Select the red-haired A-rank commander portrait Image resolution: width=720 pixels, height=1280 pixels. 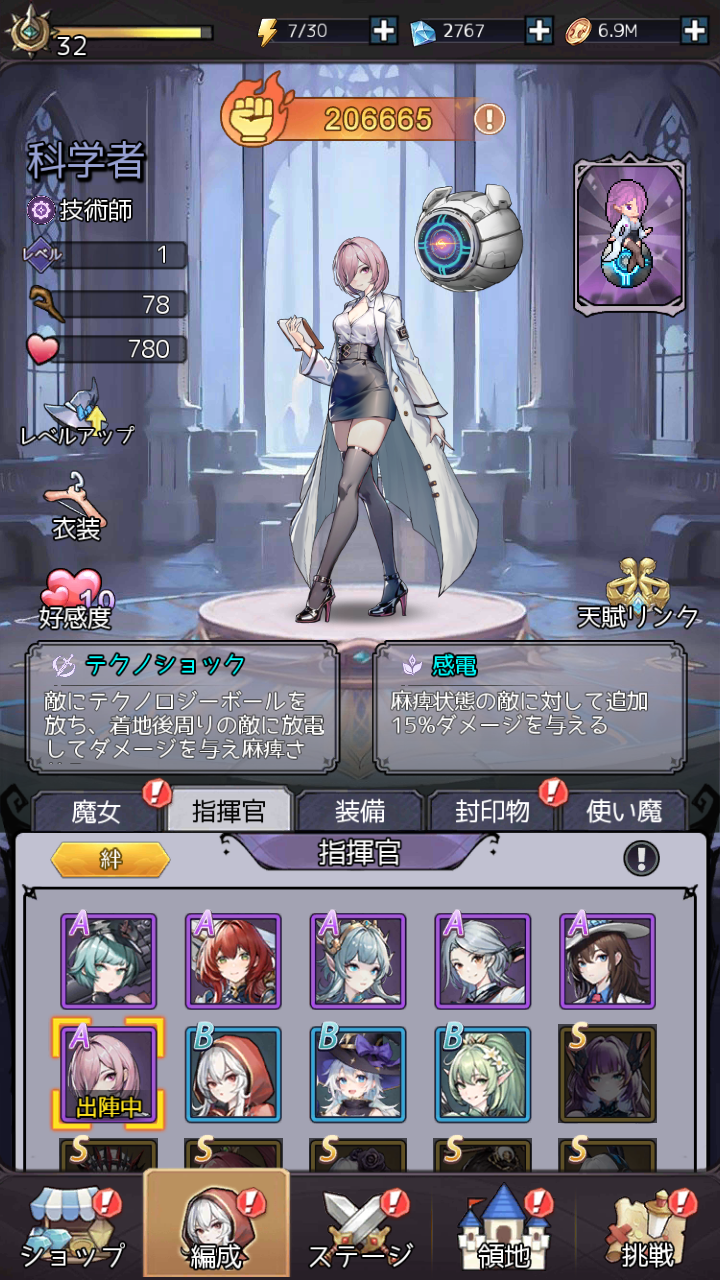(233, 961)
